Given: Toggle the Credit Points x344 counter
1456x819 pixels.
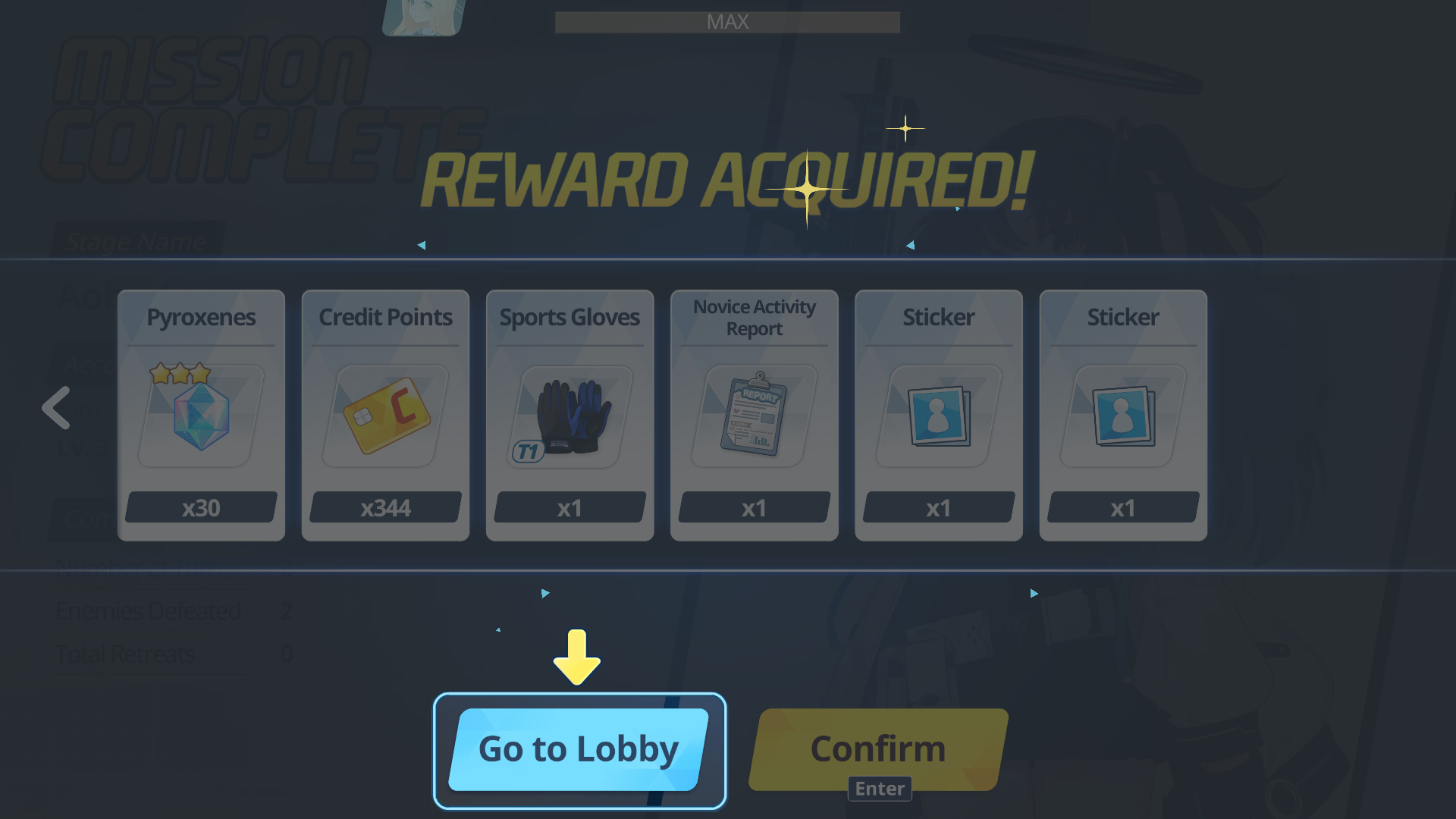Looking at the screenshot, I should coord(384,507).
